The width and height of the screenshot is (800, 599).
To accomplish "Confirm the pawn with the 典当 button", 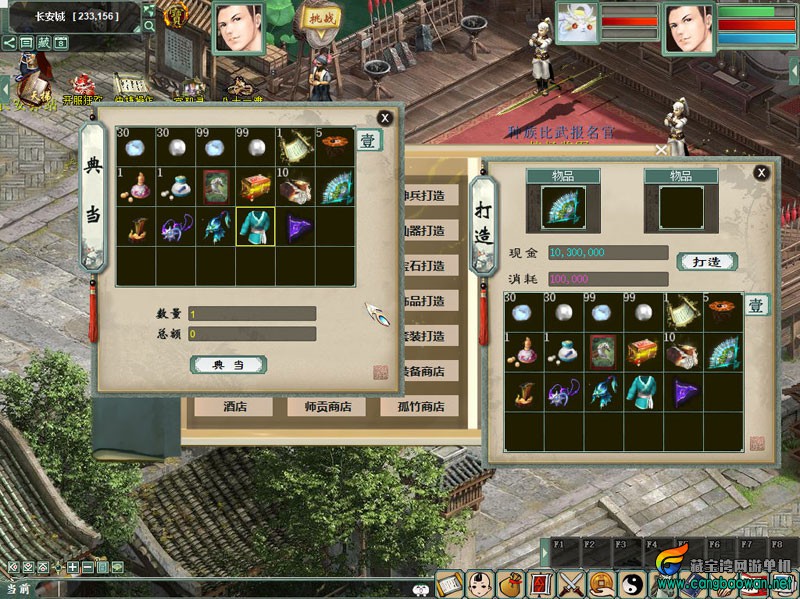I will [x=228, y=365].
